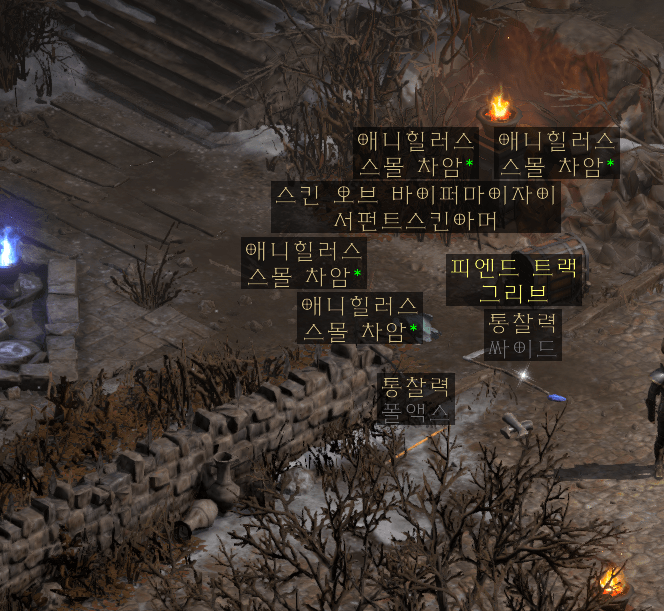This screenshot has width=664, height=611.
Task: Select the 통찰력 폴액스 item label
Action: [x=417, y=398]
